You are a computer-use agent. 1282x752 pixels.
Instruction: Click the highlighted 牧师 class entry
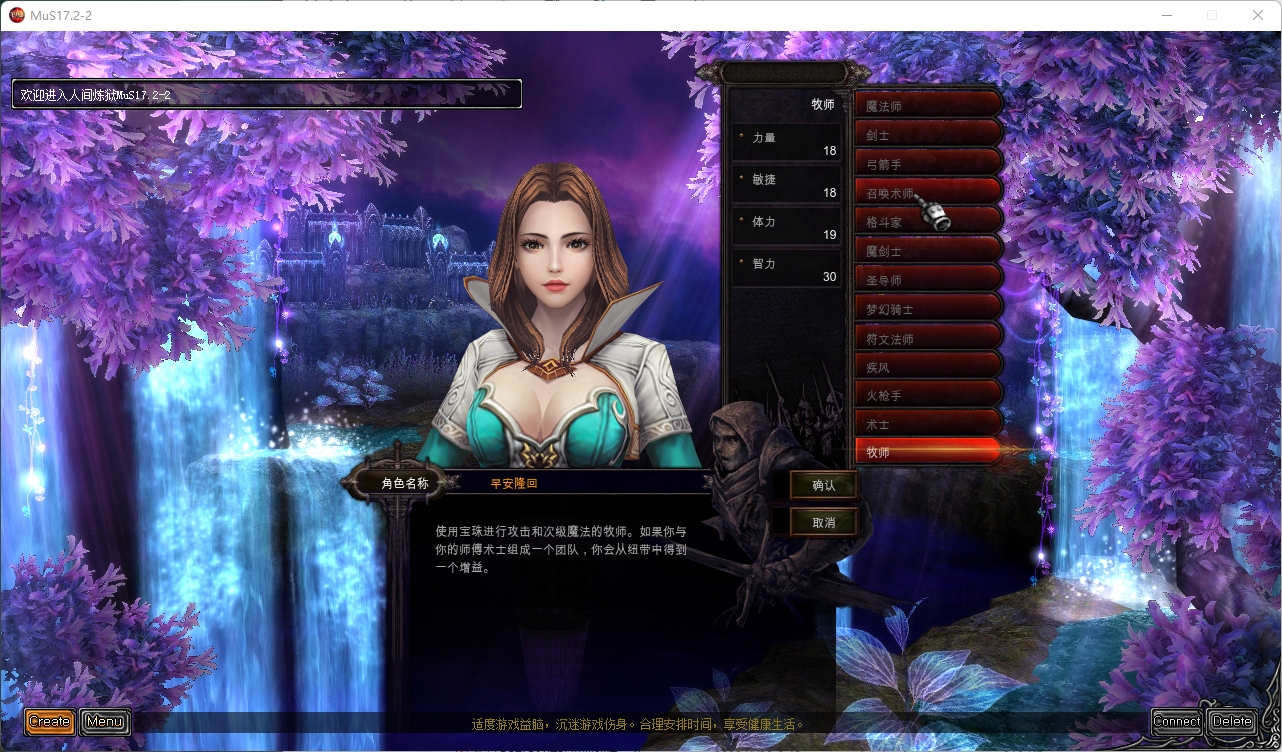[x=927, y=452]
